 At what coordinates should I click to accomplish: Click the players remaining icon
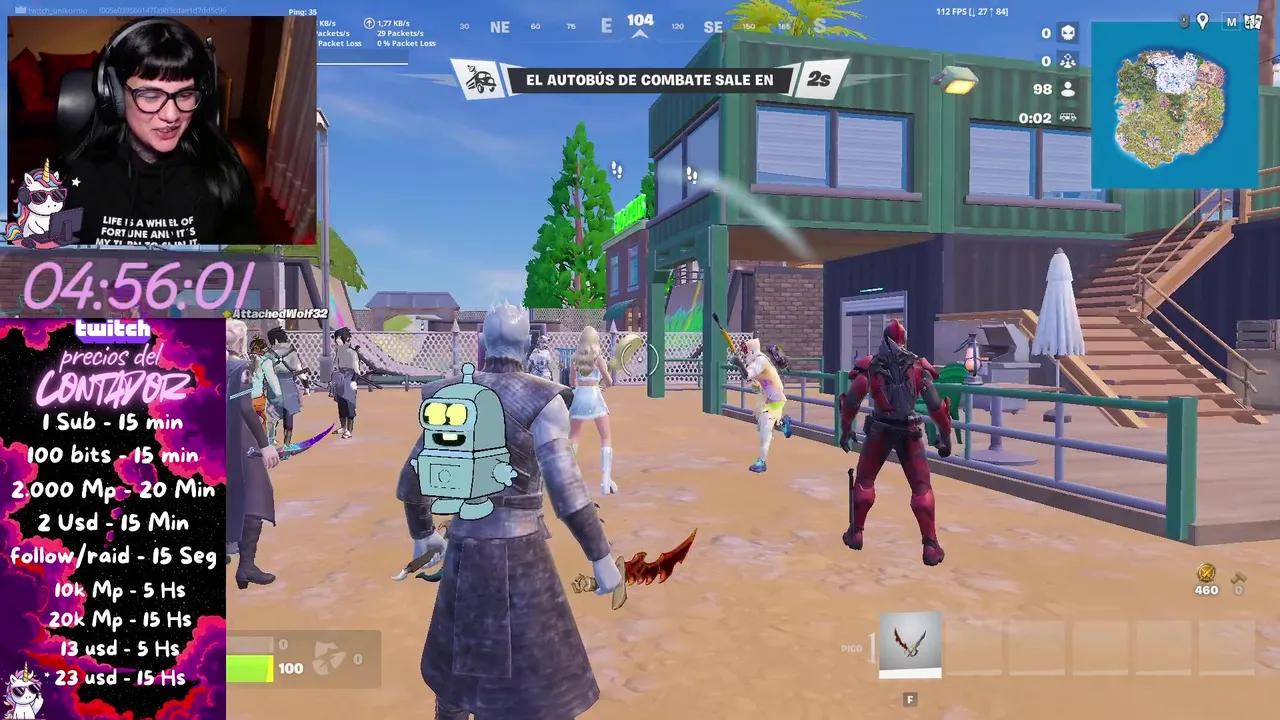click(1068, 89)
